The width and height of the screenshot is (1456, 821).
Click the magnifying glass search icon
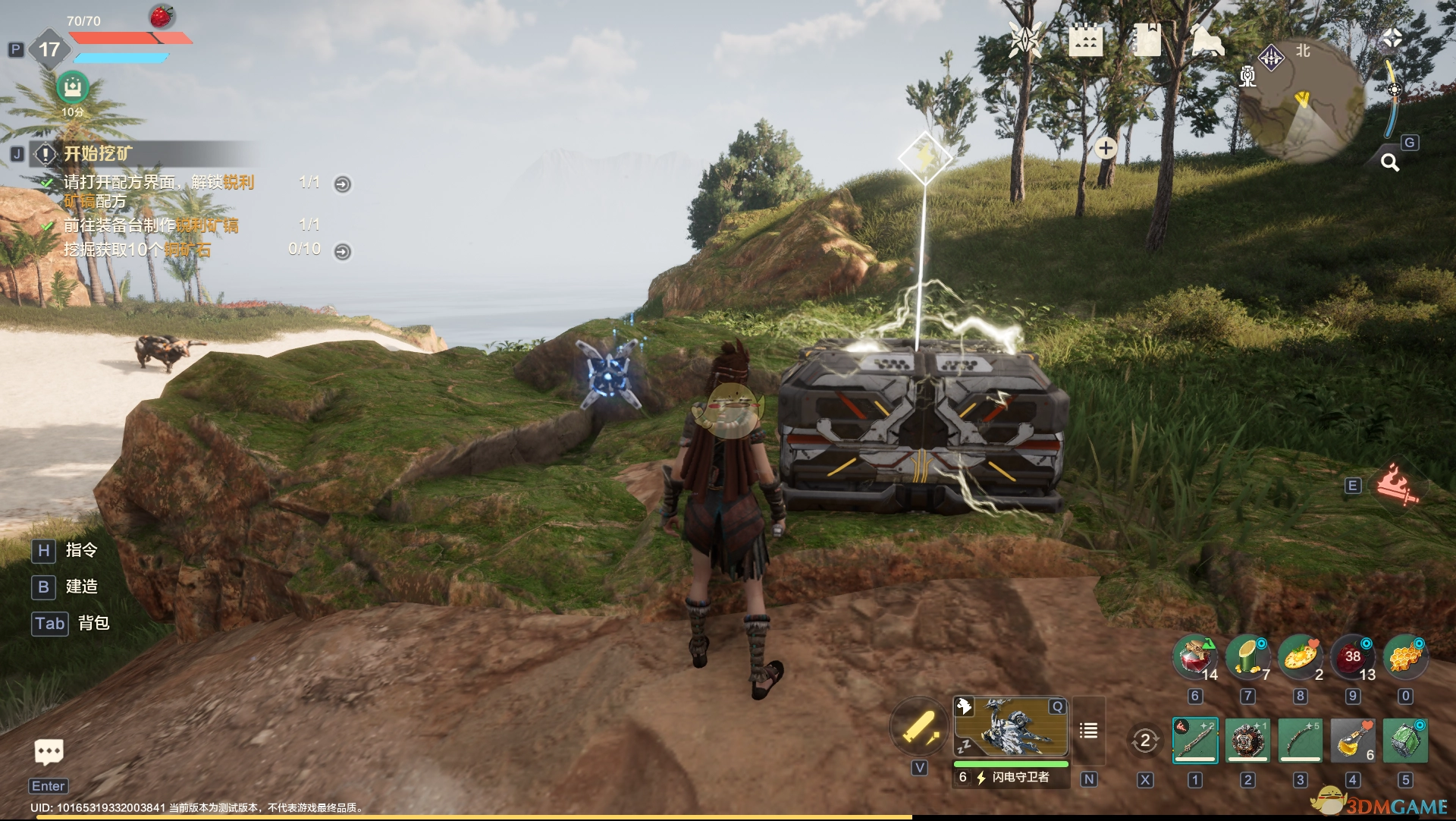click(x=1389, y=162)
